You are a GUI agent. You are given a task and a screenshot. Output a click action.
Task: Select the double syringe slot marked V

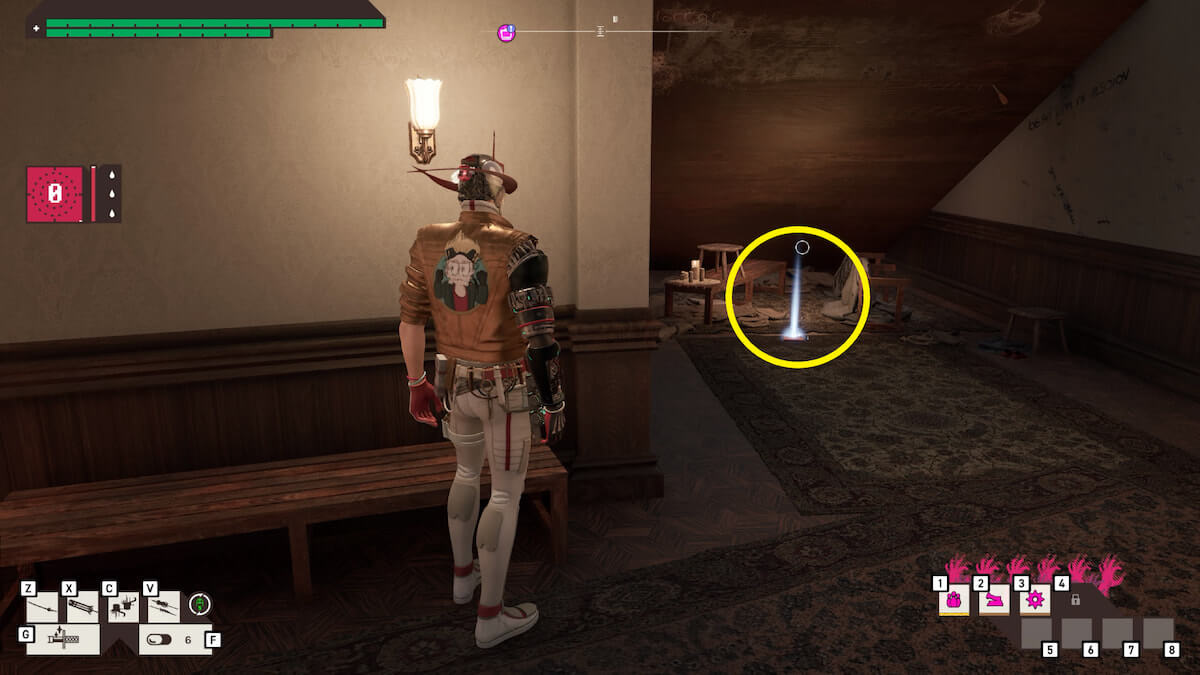[x=163, y=607]
